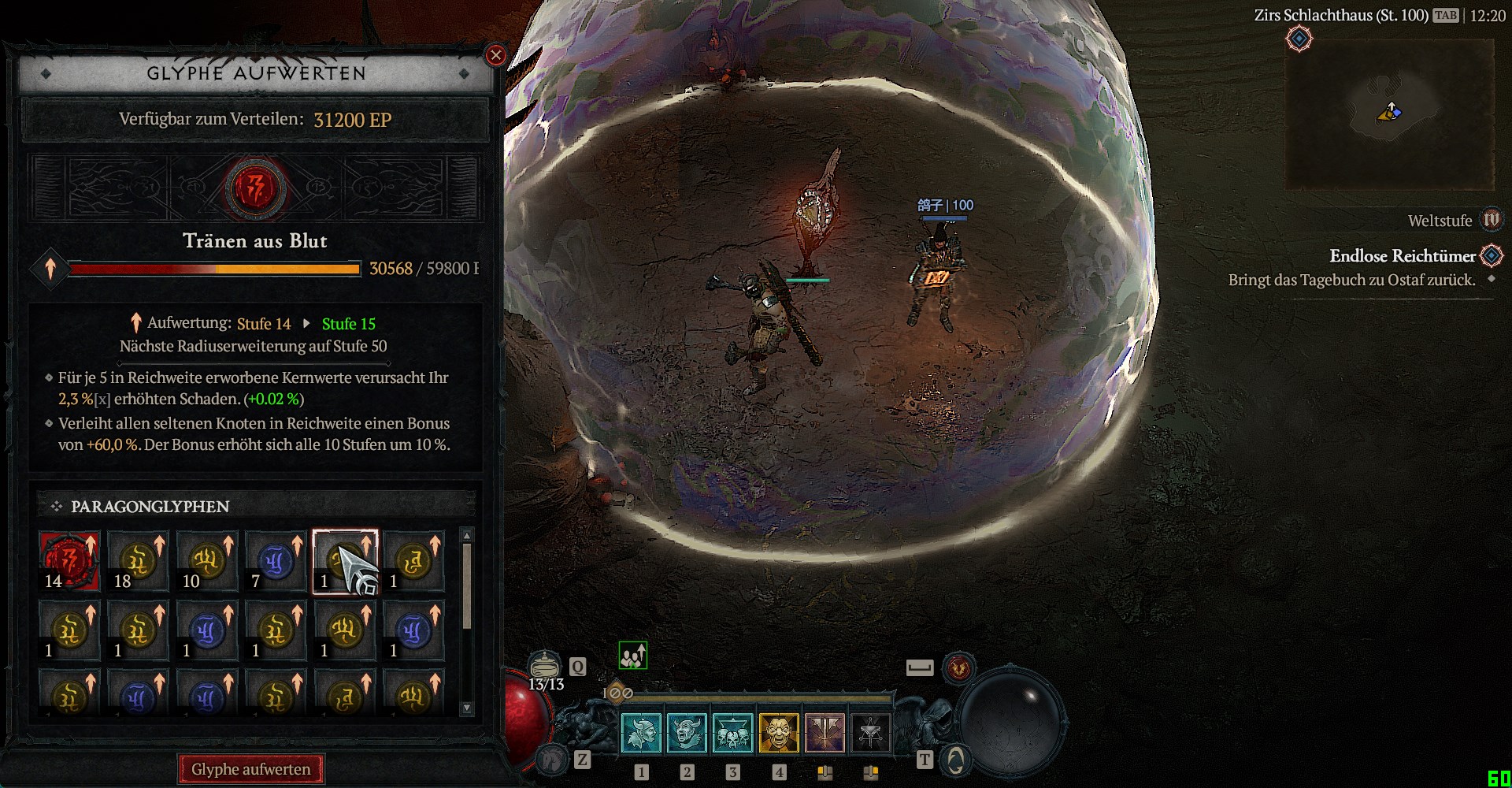Select the red level 14 glyph
Viewport: 1512px width, 788px height.
pyautogui.click(x=69, y=561)
